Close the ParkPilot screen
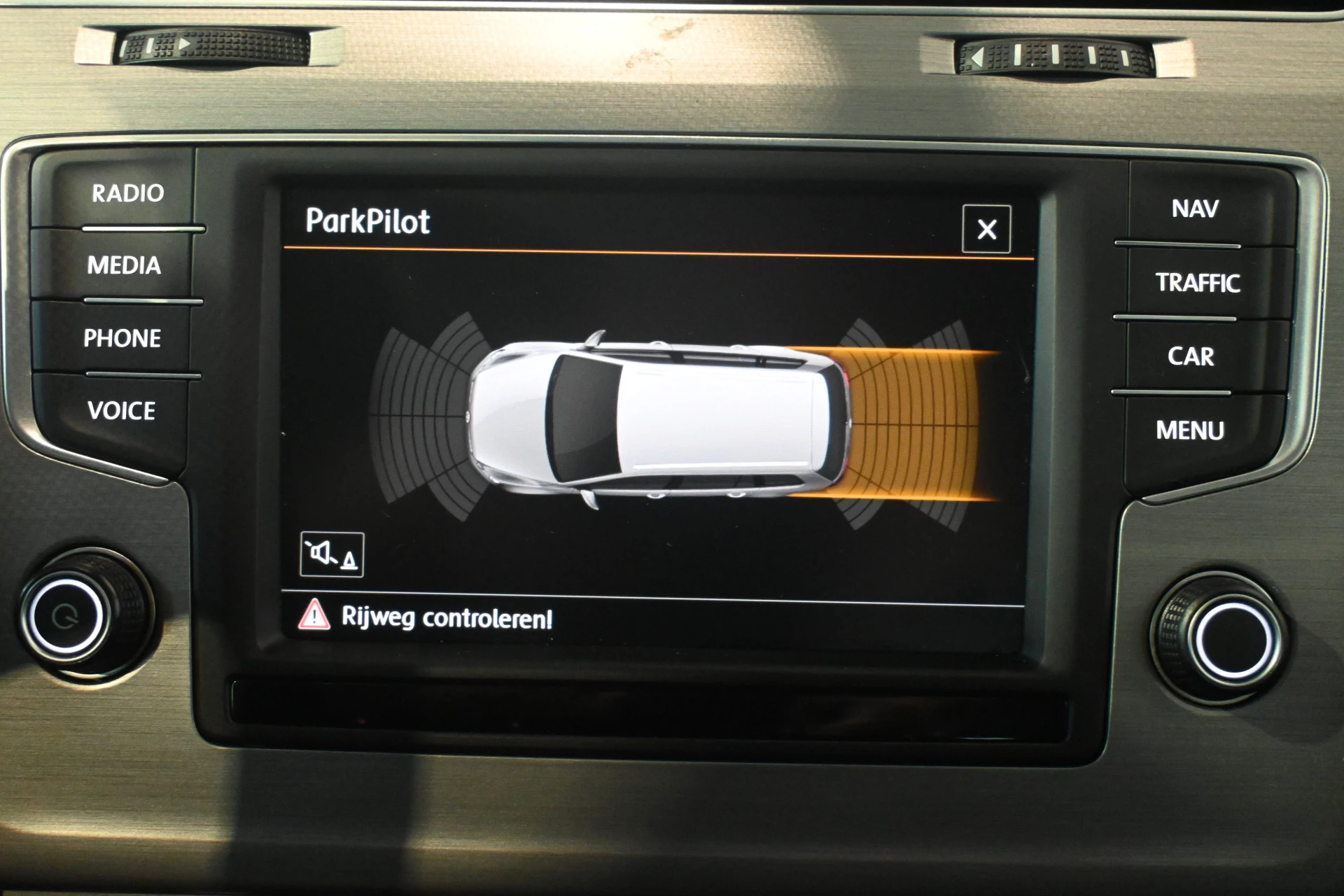The height and width of the screenshot is (896, 1344). pos(986,229)
